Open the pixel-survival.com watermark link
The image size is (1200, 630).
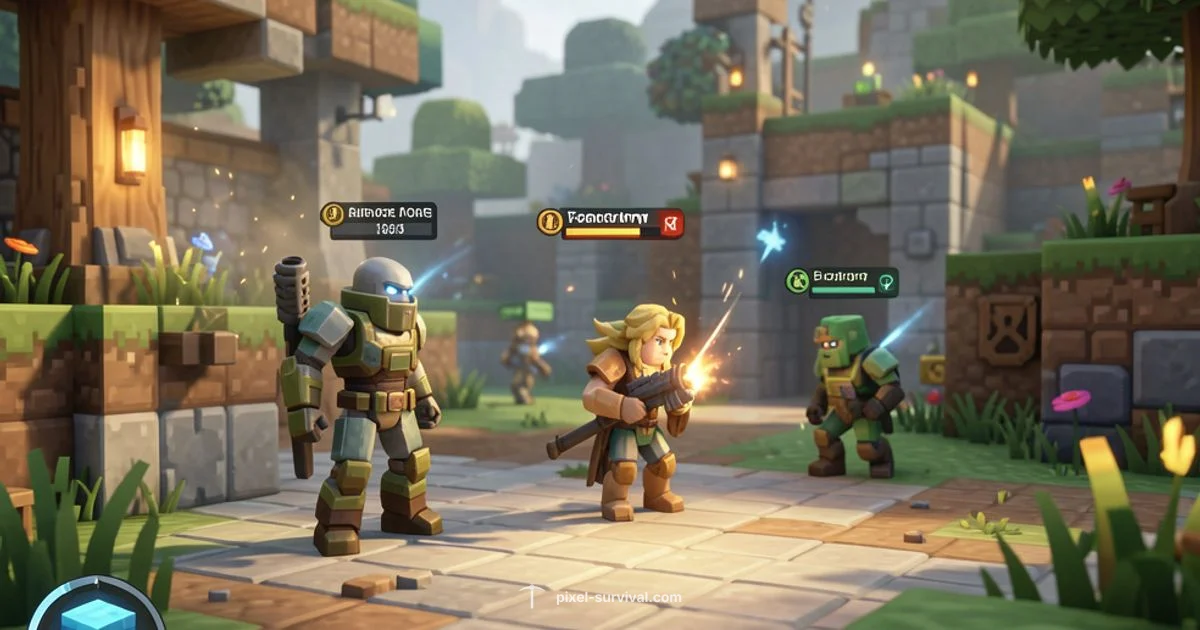pyautogui.click(x=619, y=598)
